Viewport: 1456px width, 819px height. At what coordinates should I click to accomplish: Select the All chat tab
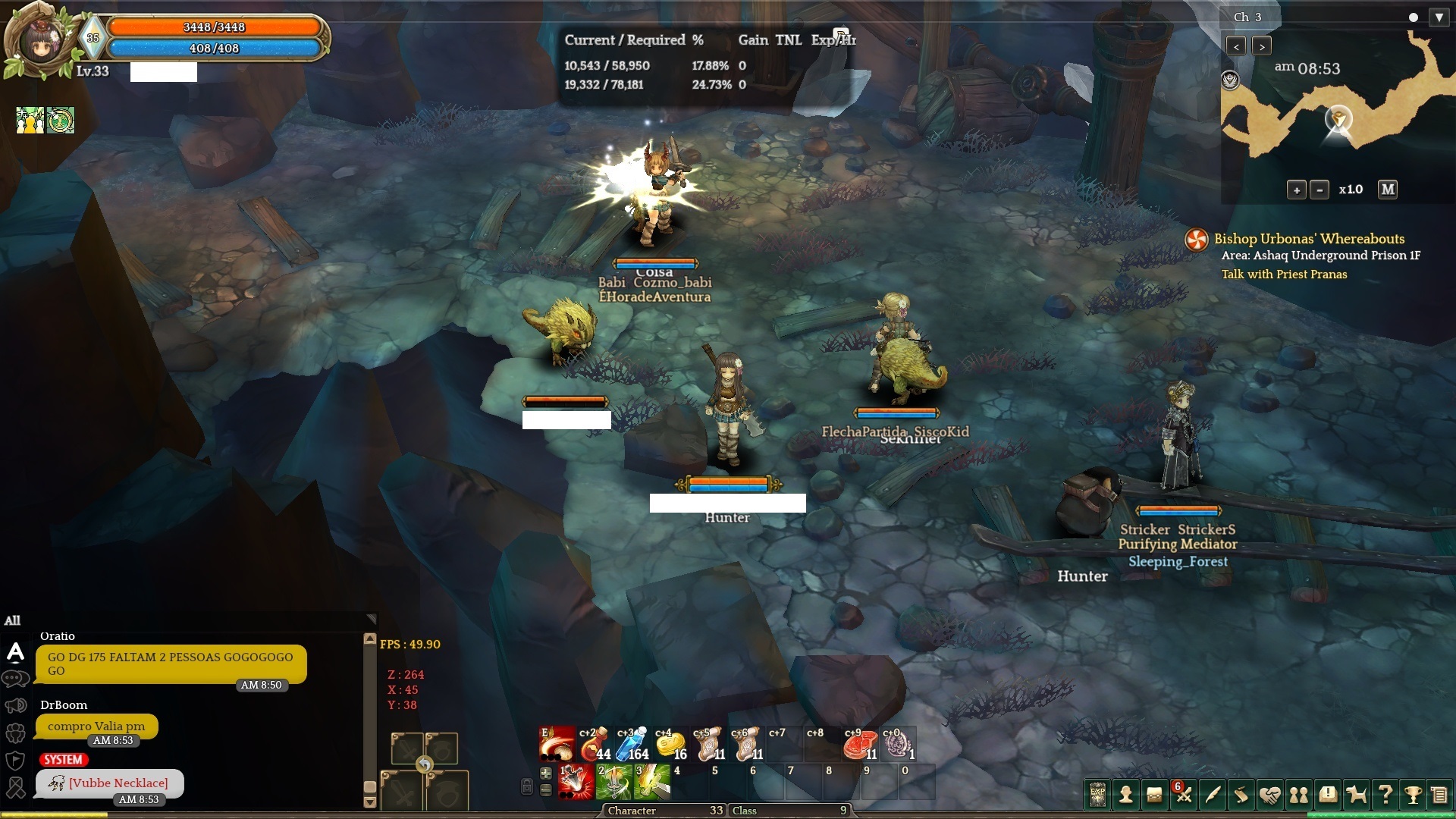coord(13,620)
